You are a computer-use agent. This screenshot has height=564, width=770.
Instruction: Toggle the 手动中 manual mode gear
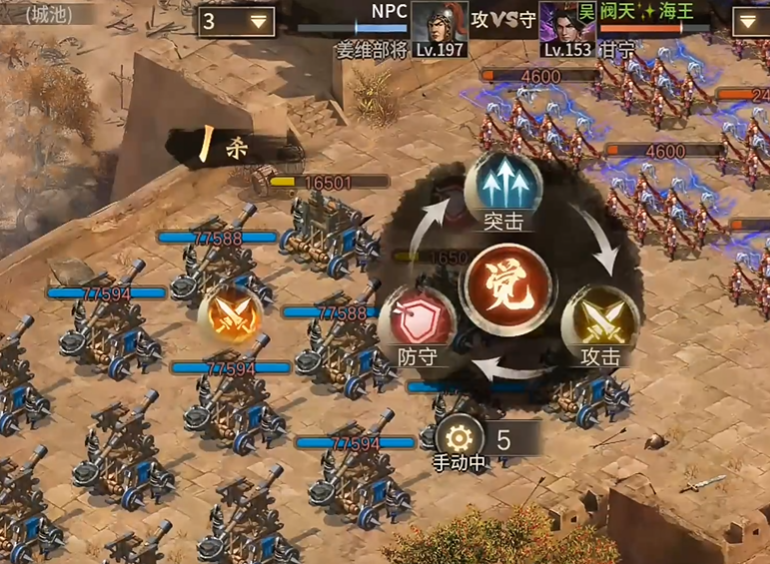459,438
